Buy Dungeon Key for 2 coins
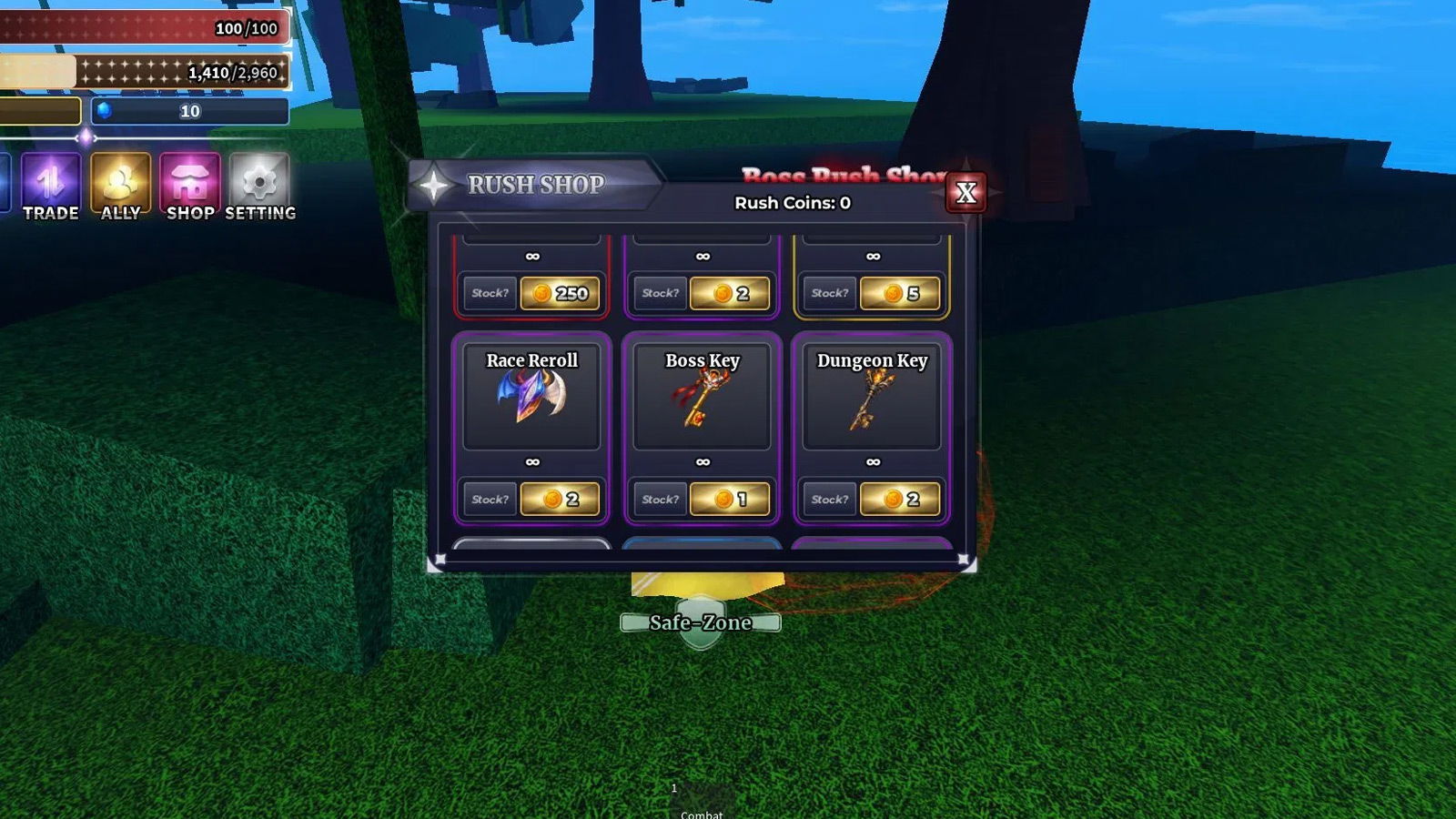The height and width of the screenshot is (819, 1456). pyautogui.click(x=899, y=499)
